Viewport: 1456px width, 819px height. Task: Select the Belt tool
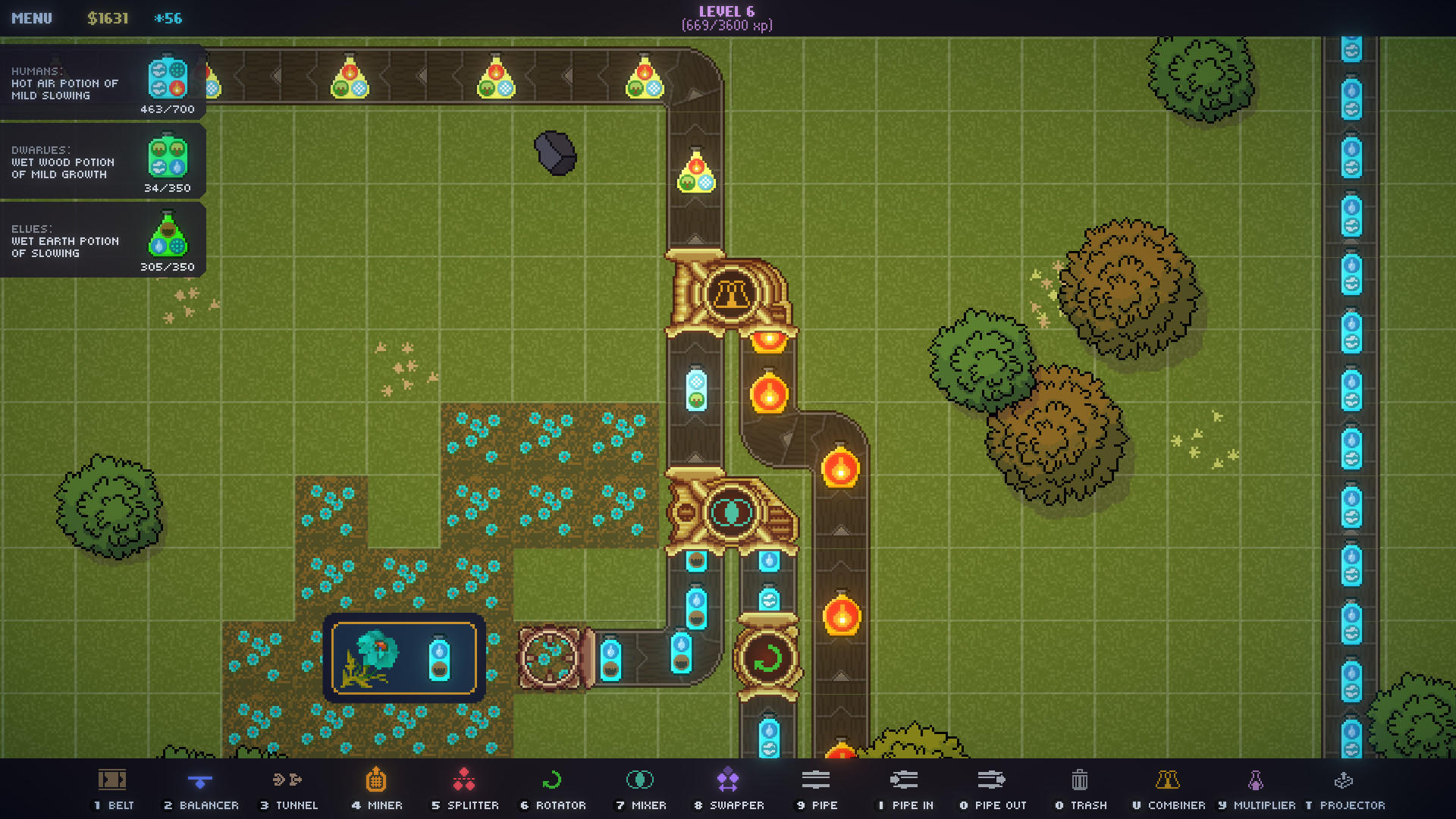pyautogui.click(x=111, y=789)
